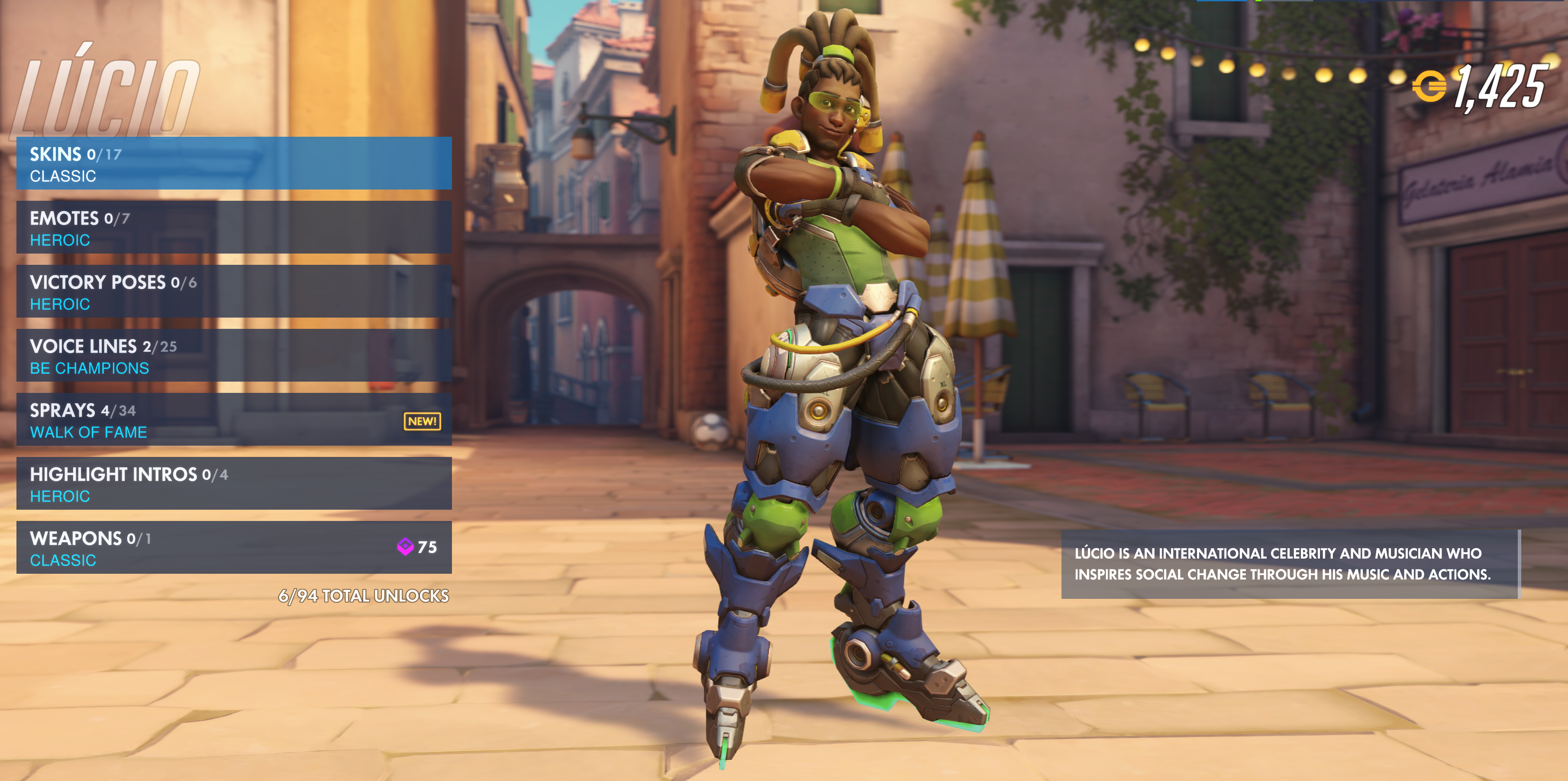Select the Emotes category
Viewport: 1568px width, 781px height.
pyautogui.click(x=234, y=228)
